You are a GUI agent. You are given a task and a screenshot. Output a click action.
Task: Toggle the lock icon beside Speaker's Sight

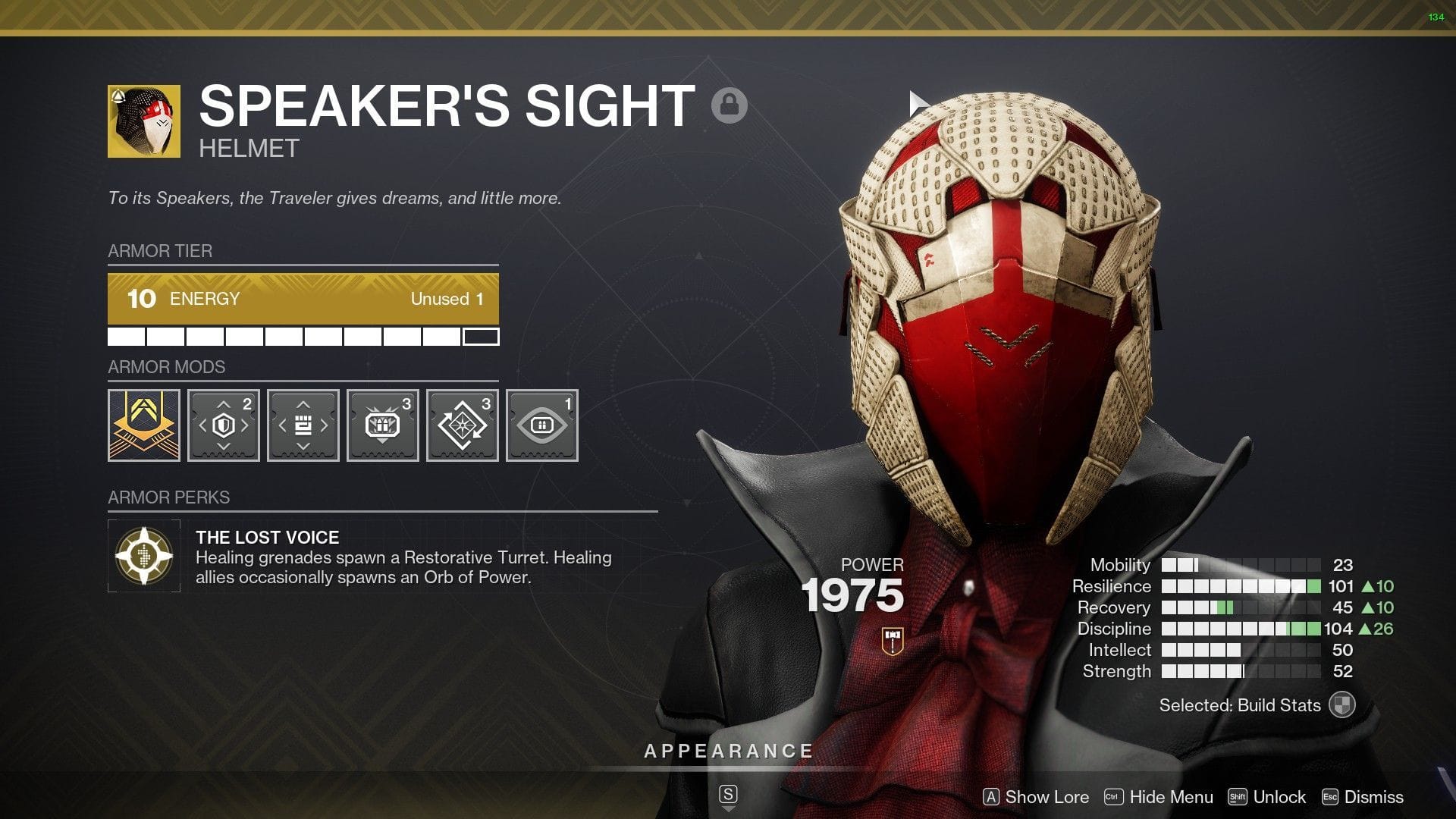729,106
